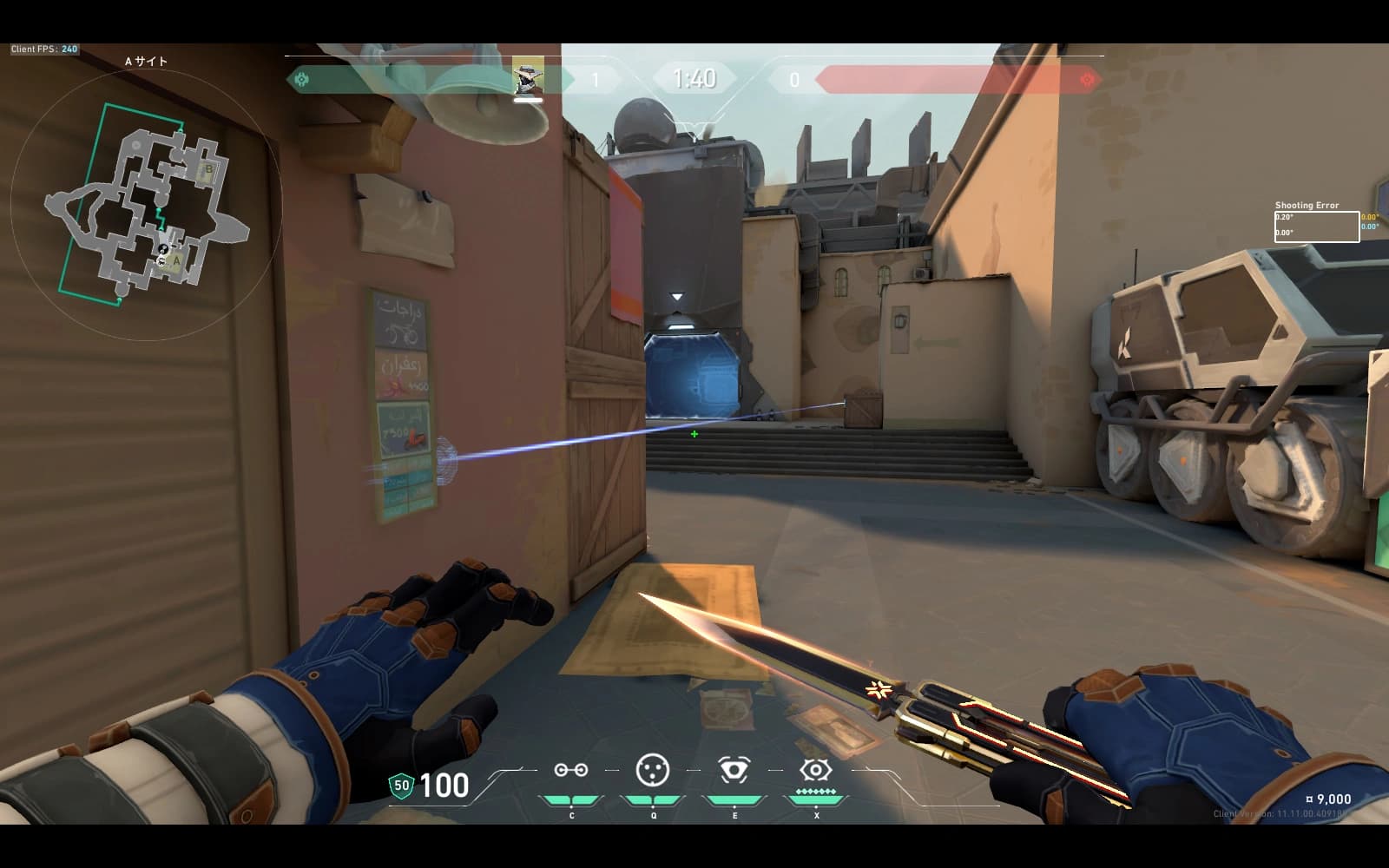Activate Cypher's Trapwire ability icon
1389x868 pixels.
571,770
